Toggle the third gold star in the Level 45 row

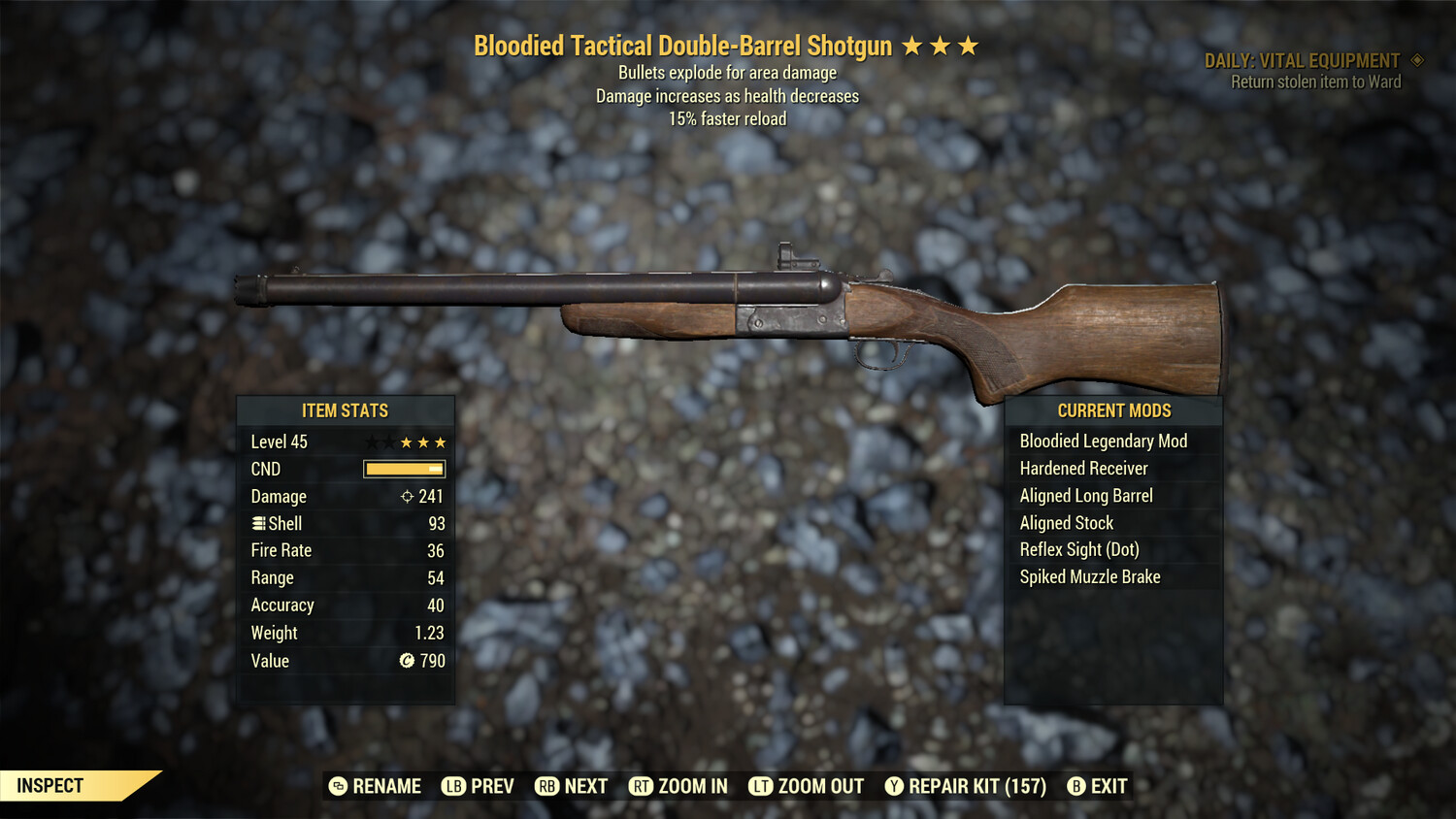(x=440, y=442)
